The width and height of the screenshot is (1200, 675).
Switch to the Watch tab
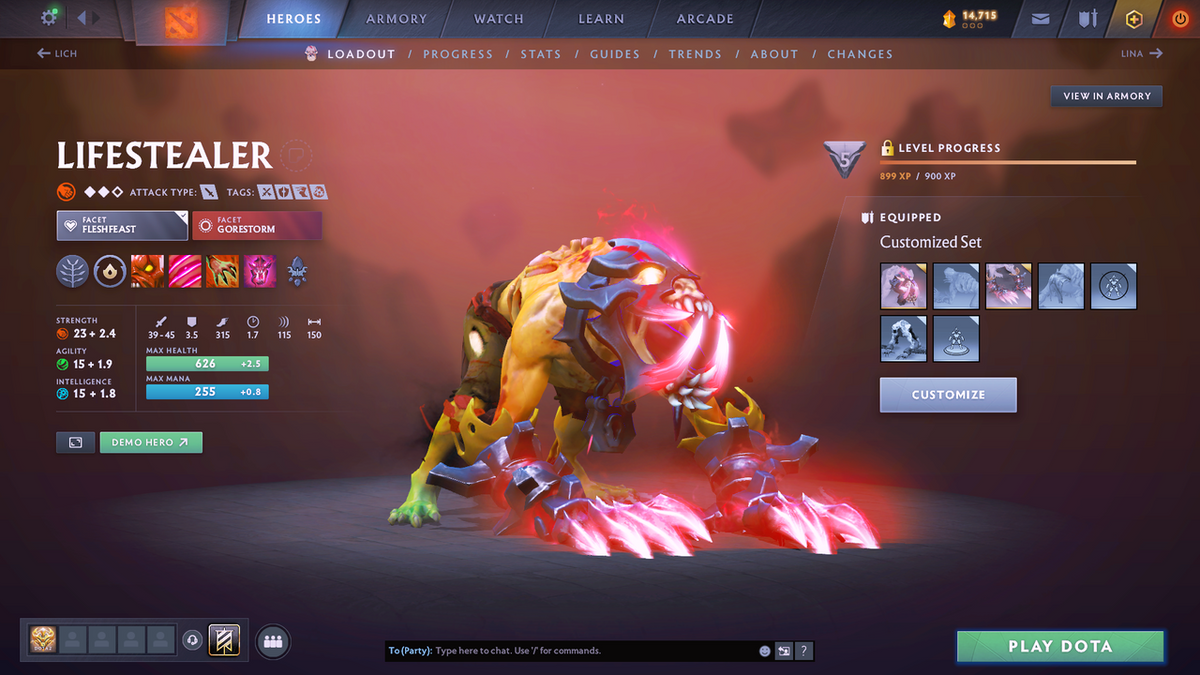[498, 19]
